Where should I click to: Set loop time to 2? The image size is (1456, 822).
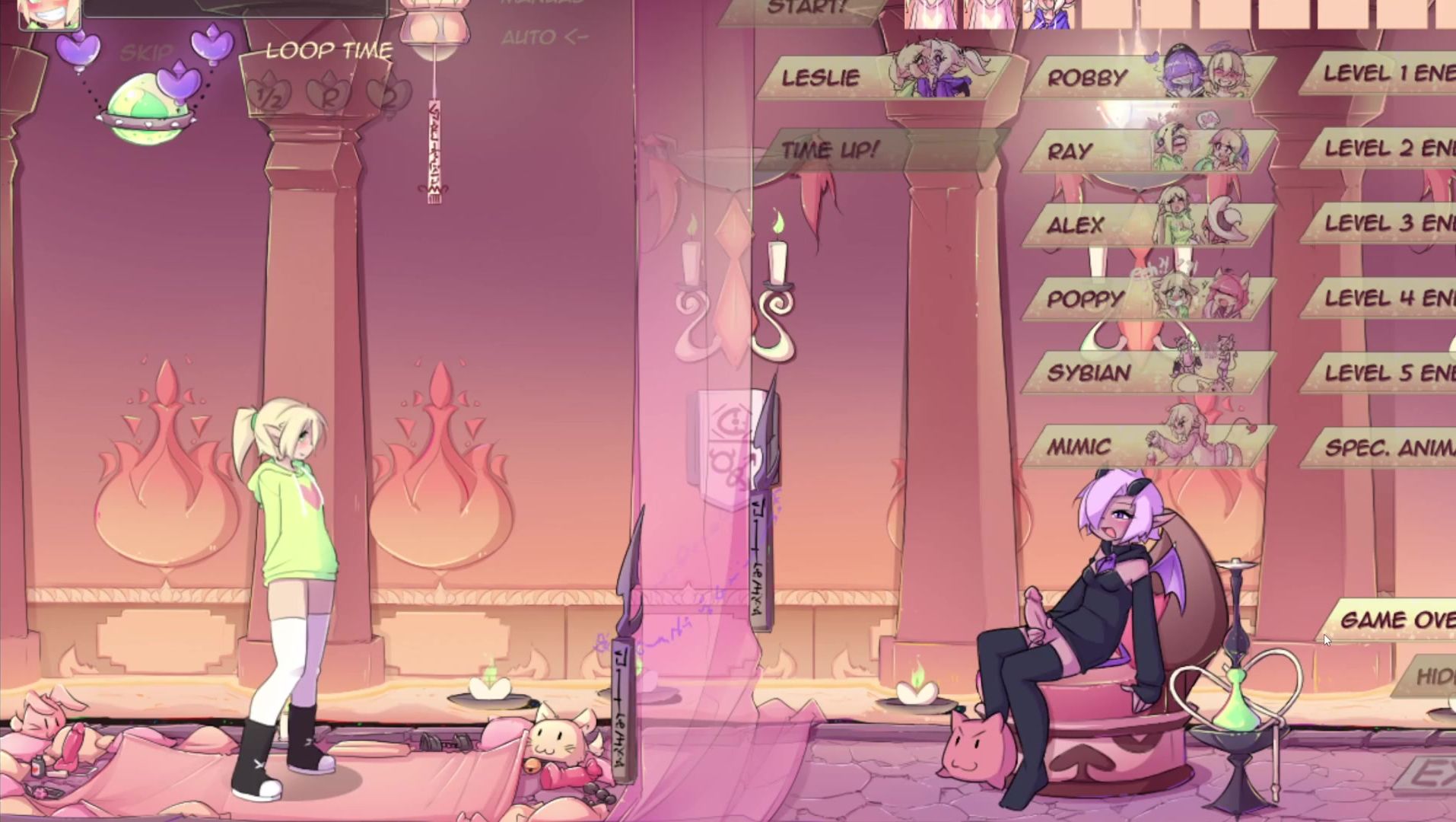(386, 95)
